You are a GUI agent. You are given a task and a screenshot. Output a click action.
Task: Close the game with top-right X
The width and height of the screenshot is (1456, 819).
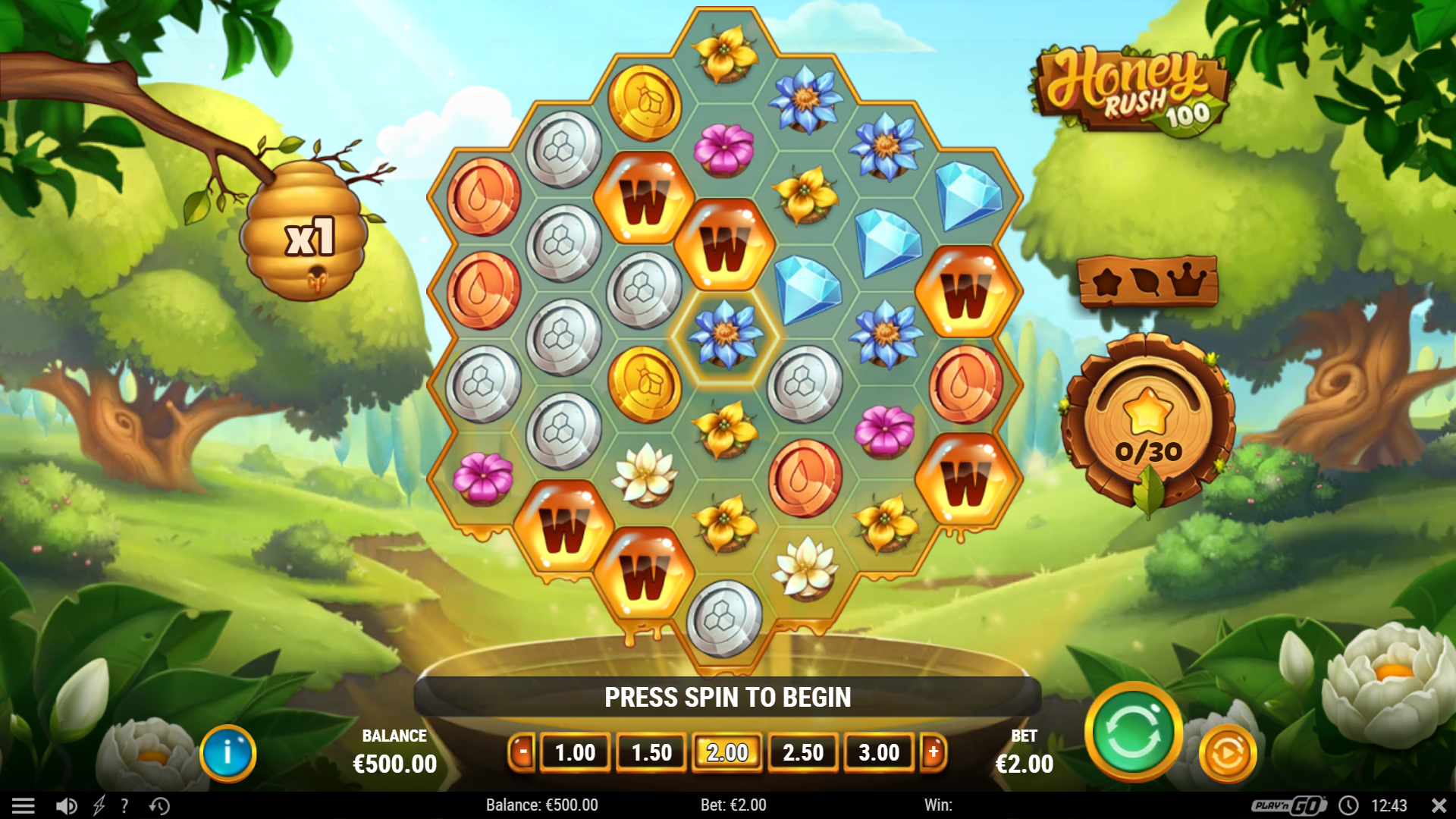(x=1437, y=805)
